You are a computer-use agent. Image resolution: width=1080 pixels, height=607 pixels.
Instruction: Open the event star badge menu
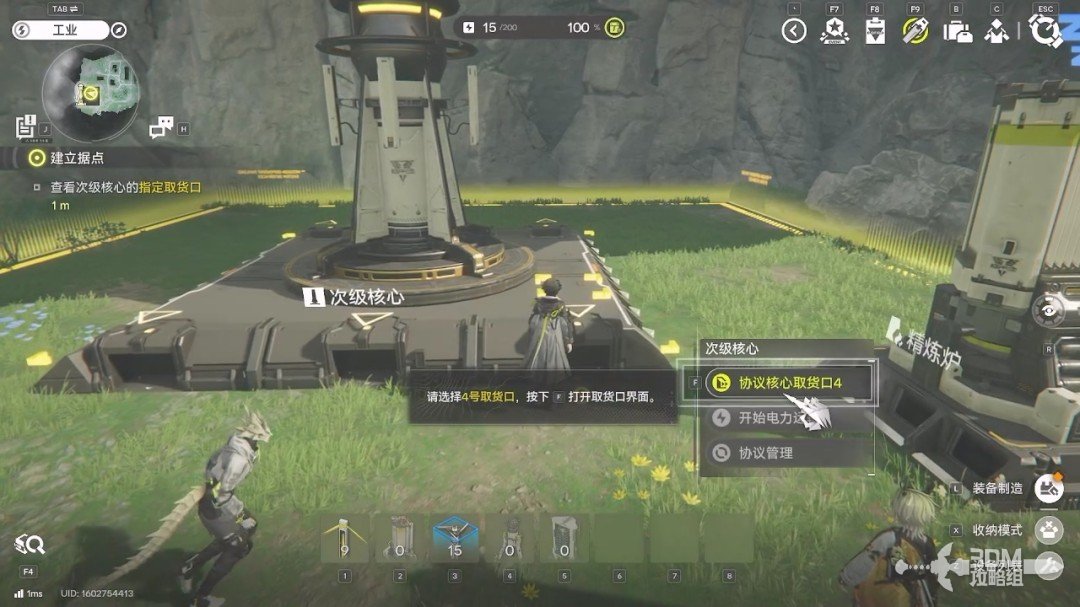tap(833, 31)
